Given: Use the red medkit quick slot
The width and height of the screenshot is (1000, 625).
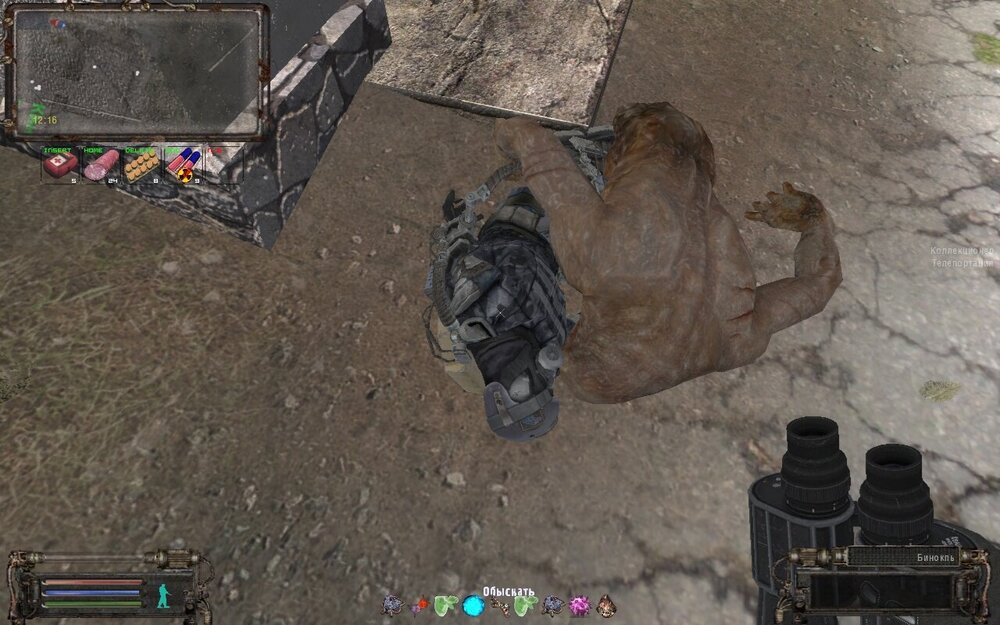Looking at the screenshot, I should 58,165.
